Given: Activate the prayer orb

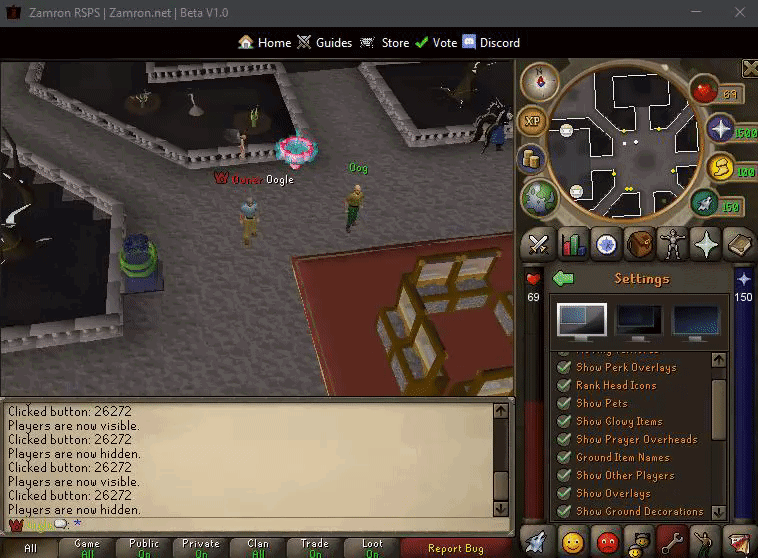Looking at the screenshot, I should coord(719,130).
